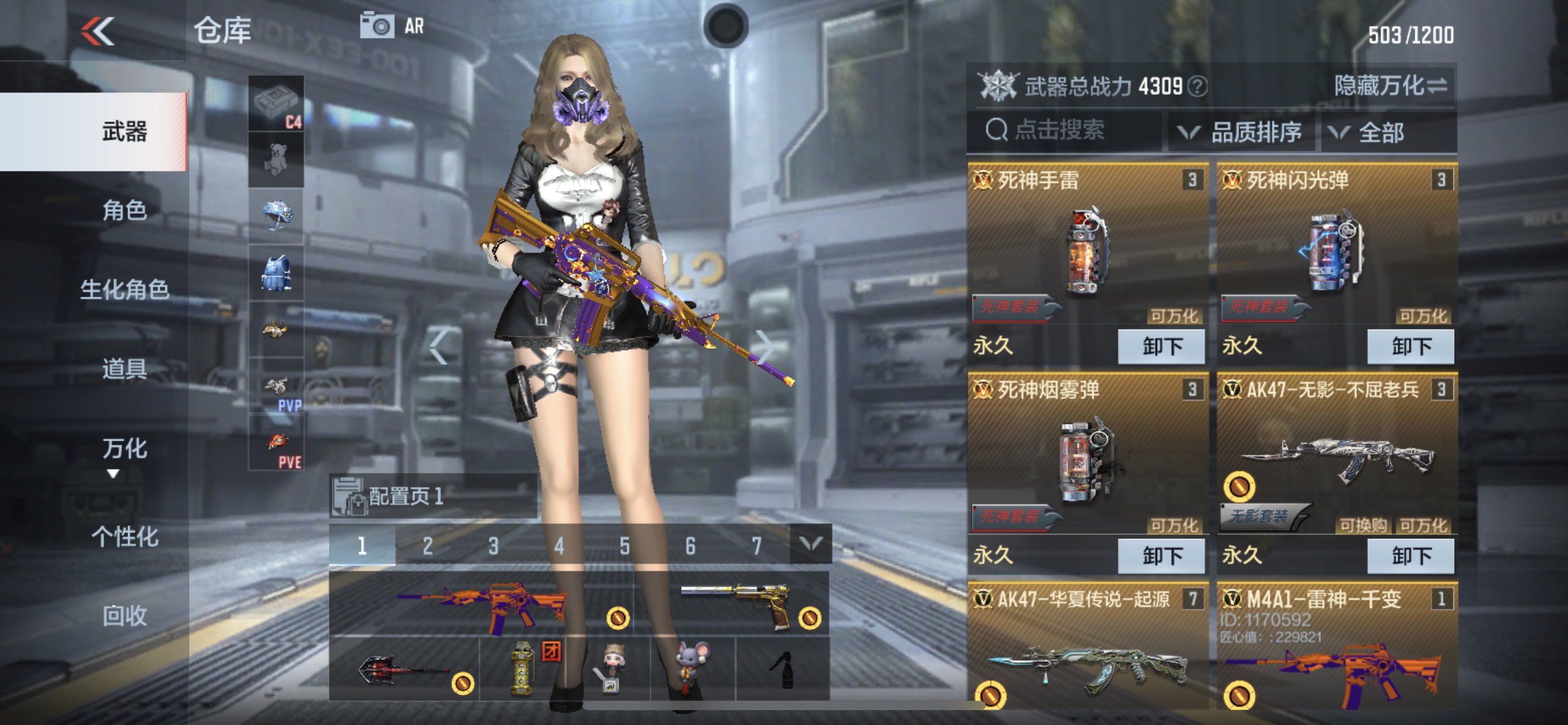Unequip the 死神手雷 grenade
This screenshot has width=1568, height=725.
(1161, 346)
